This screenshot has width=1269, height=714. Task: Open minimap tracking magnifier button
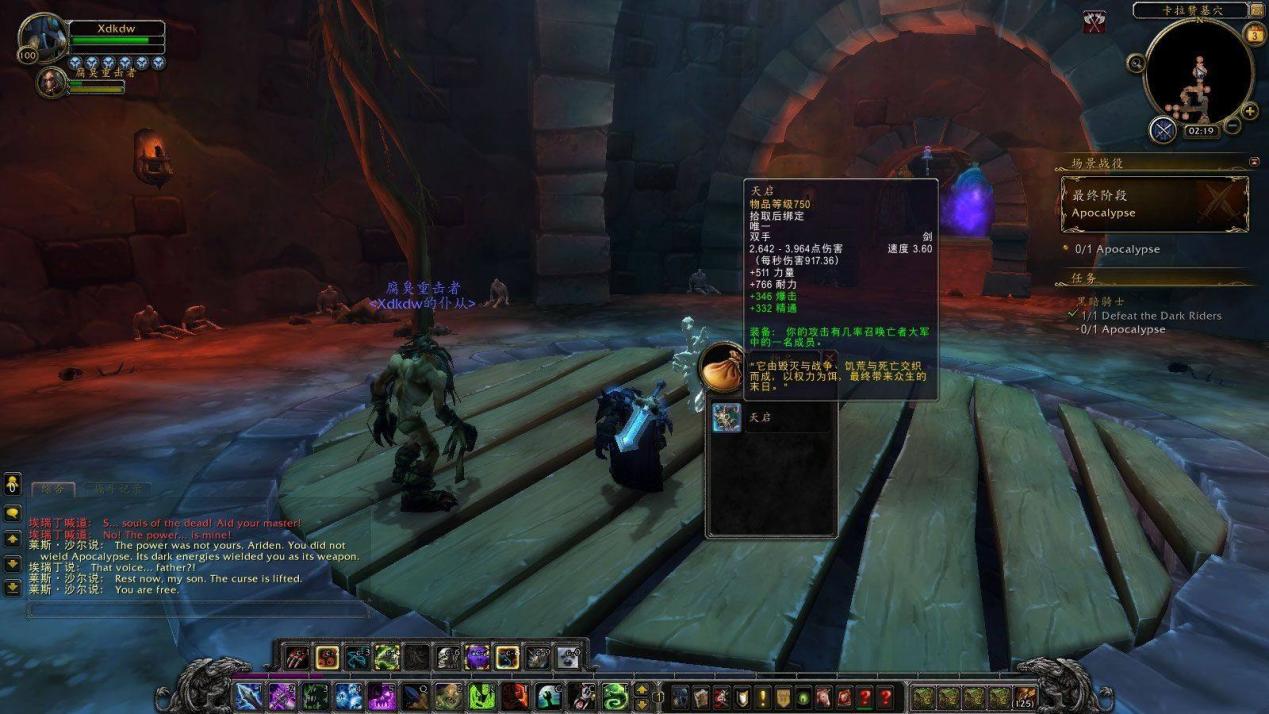pos(1136,63)
